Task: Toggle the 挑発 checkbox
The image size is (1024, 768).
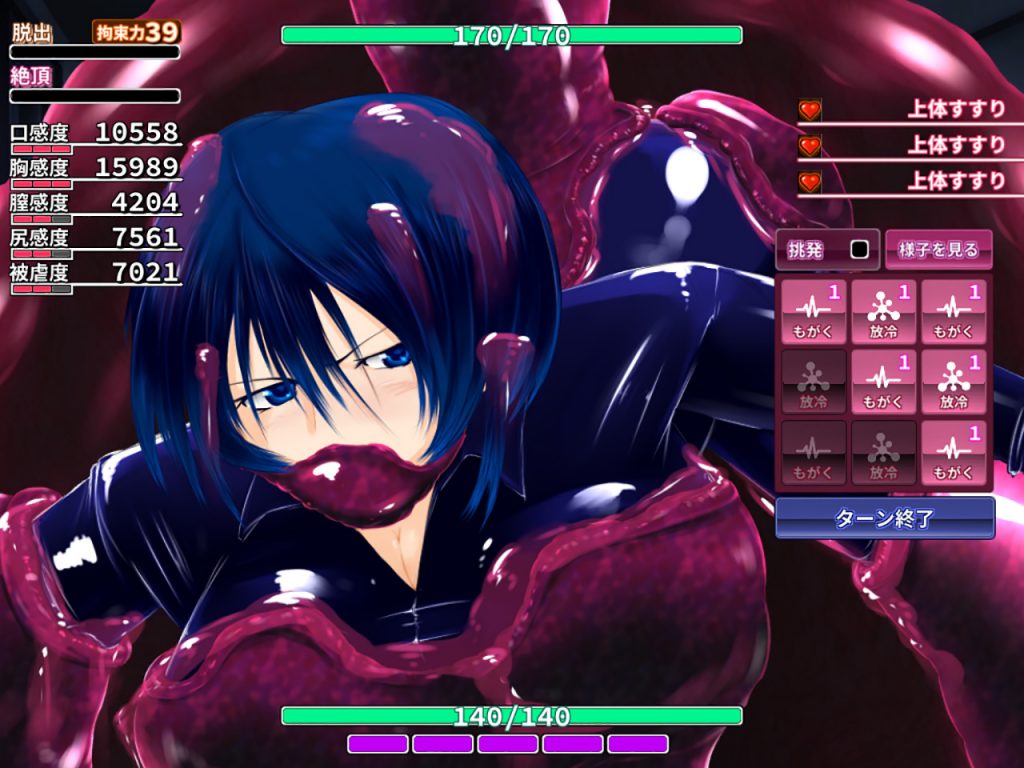Action: 859,250
